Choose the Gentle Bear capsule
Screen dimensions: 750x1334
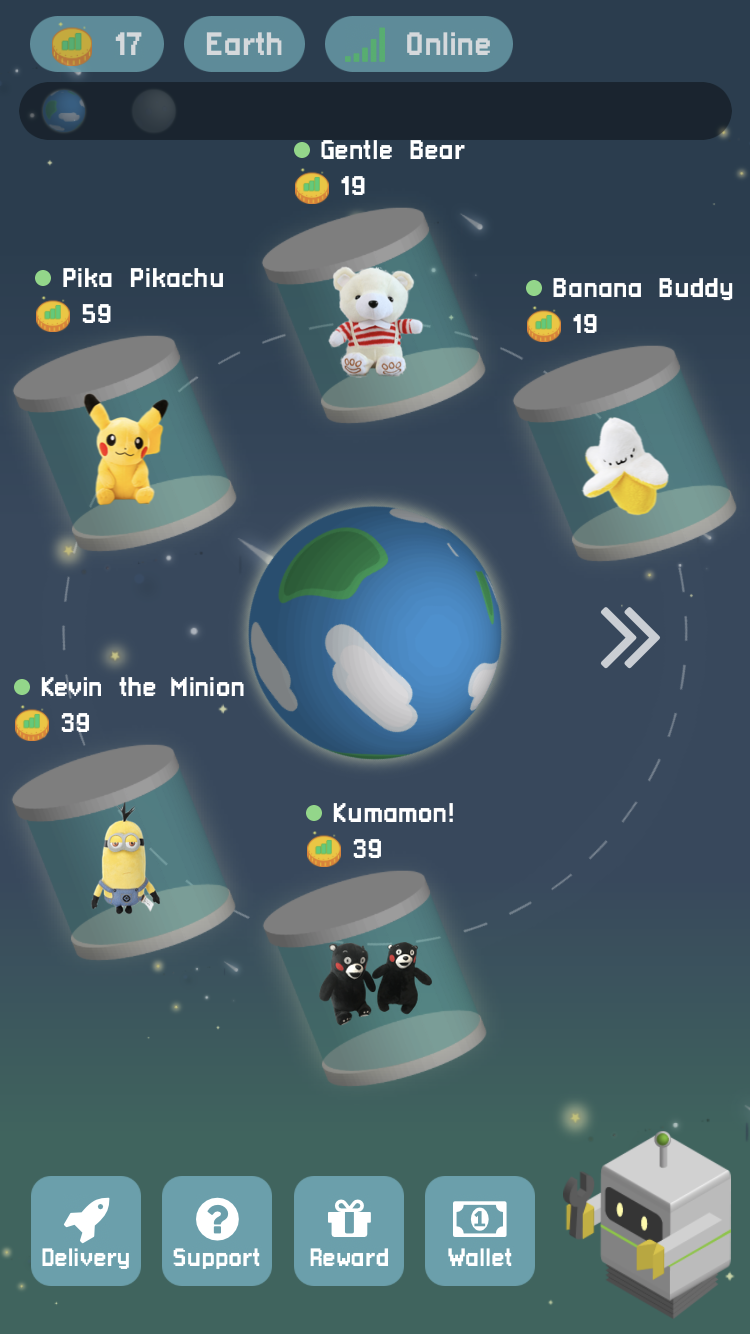[374, 316]
